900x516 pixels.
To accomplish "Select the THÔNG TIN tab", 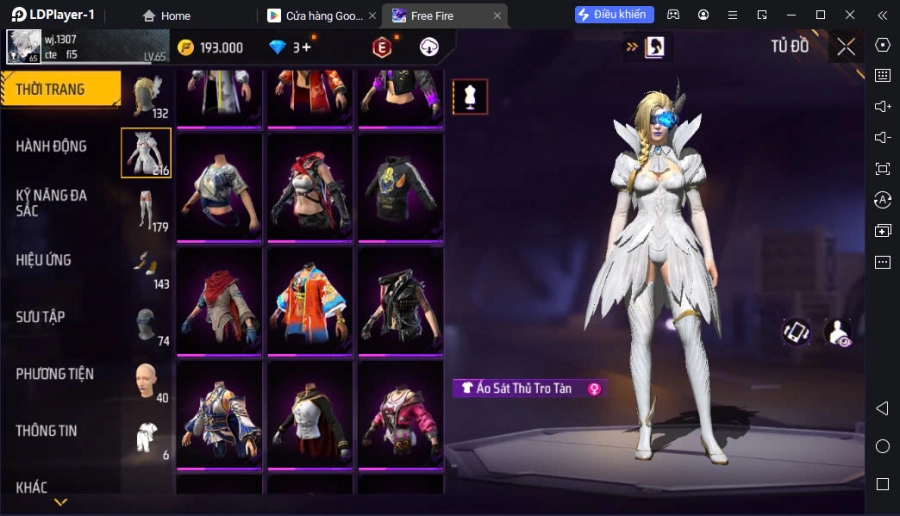I will coord(47,431).
